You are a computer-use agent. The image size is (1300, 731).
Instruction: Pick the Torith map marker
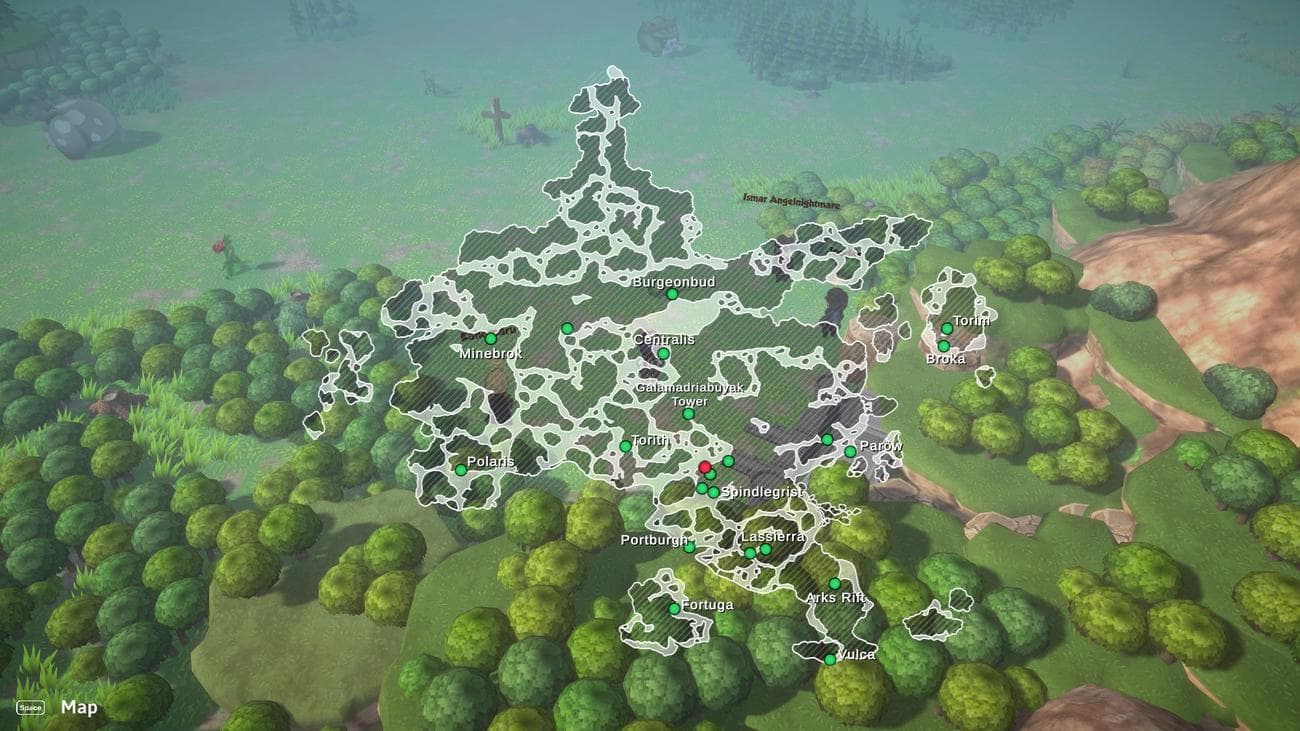pos(625,446)
